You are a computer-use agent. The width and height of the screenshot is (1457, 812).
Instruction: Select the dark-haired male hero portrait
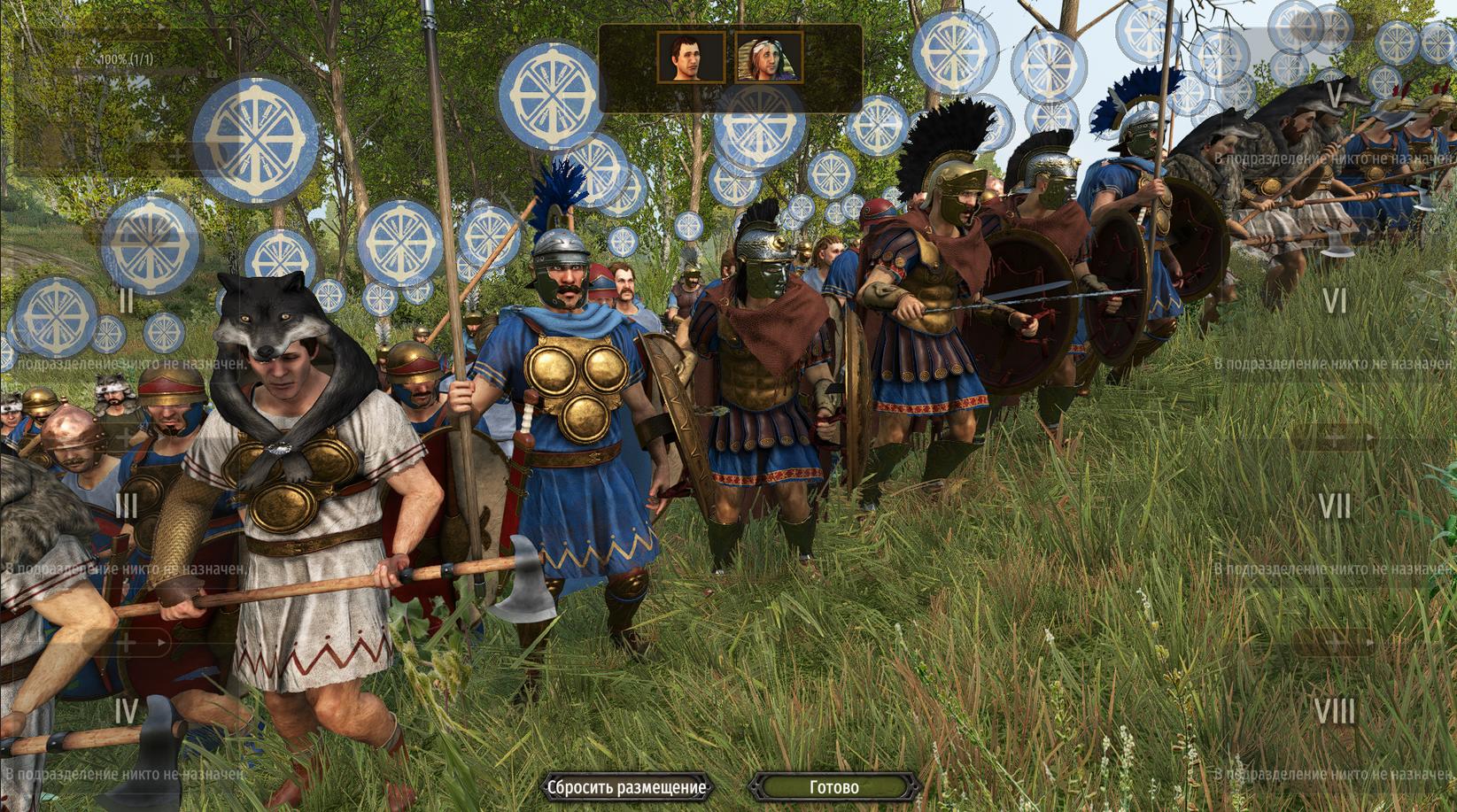(691, 58)
